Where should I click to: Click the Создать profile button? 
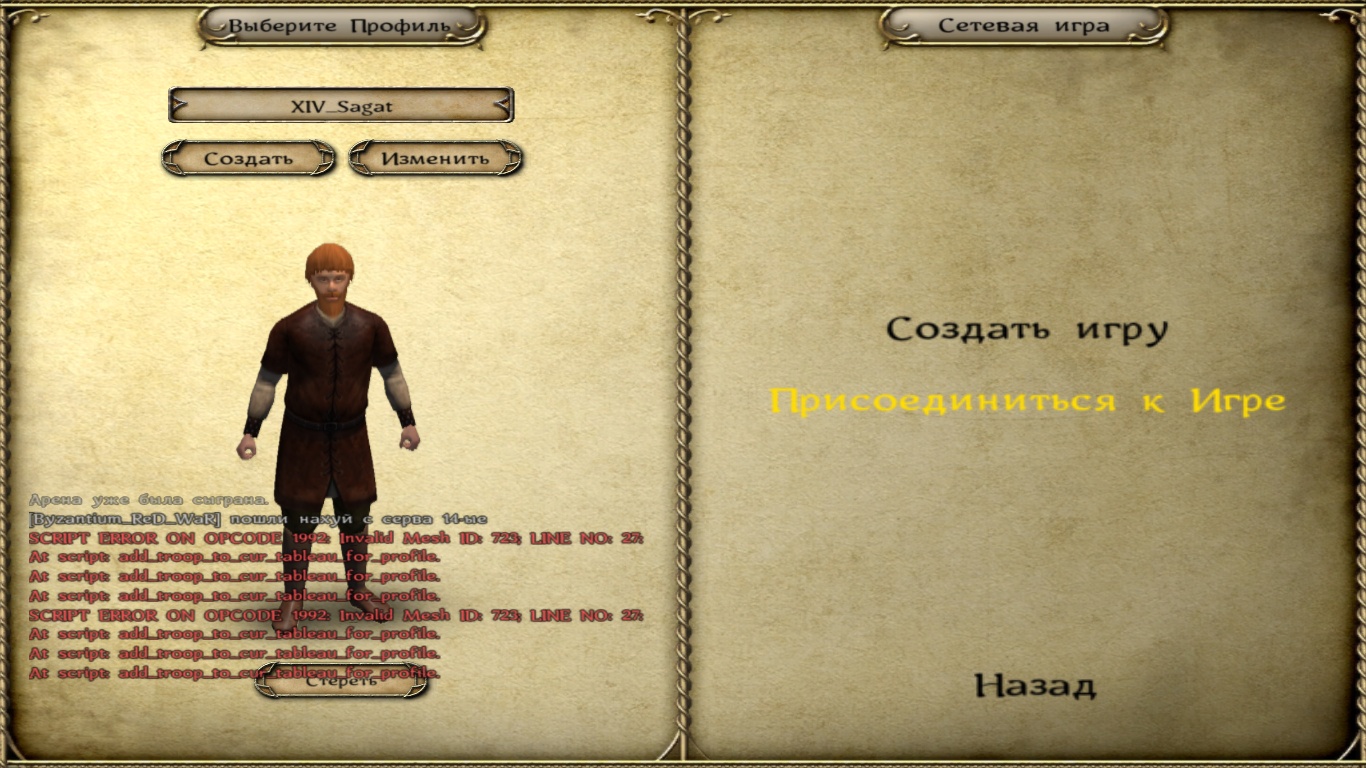[248, 158]
